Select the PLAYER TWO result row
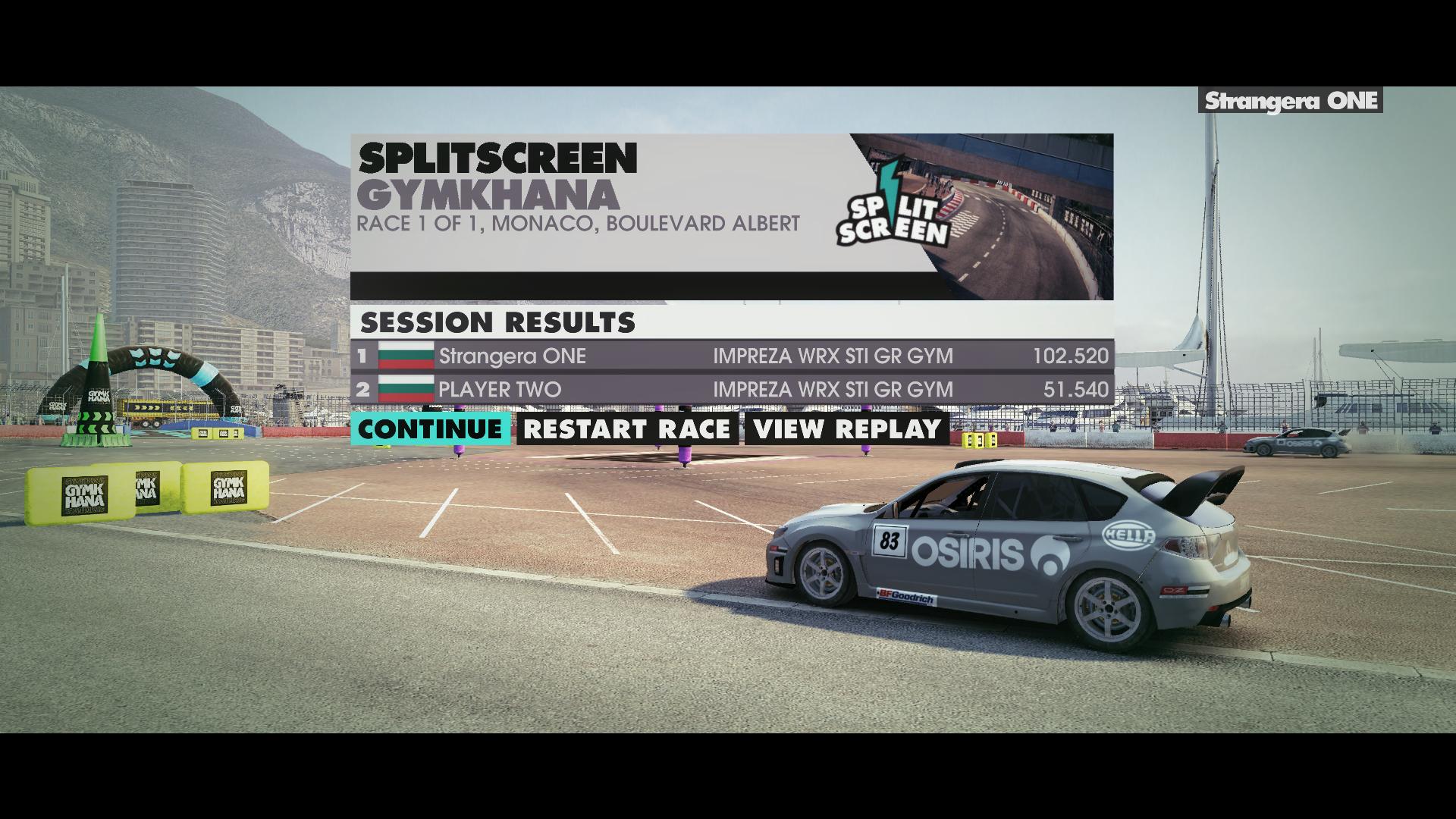The width and height of the screenshot is (1456, 819). point(732,389)
